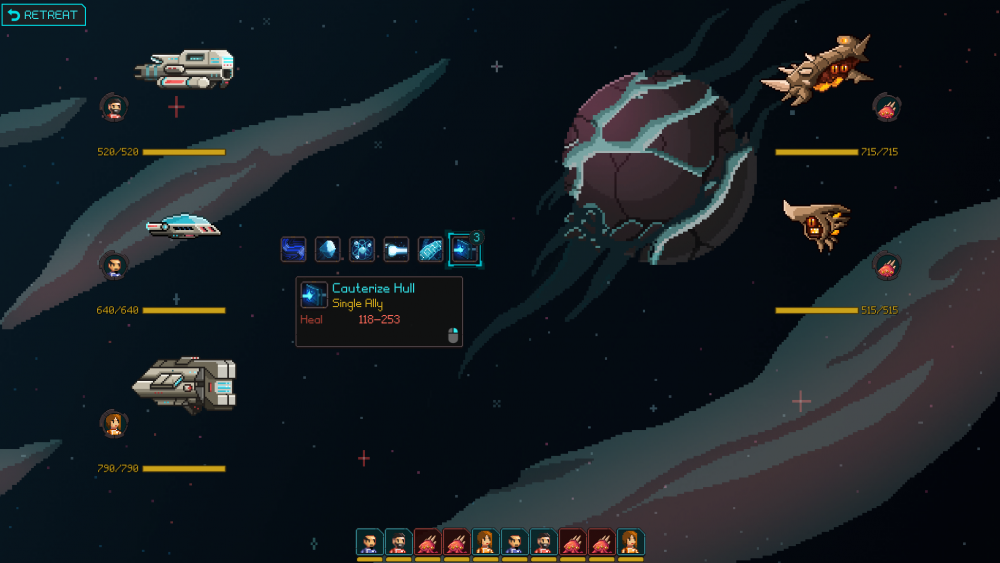Target the white-and-red ally ship with 520 hull
Image resolution: width=1000 pixels, height=563 pixels.
(x=185, y=69)
